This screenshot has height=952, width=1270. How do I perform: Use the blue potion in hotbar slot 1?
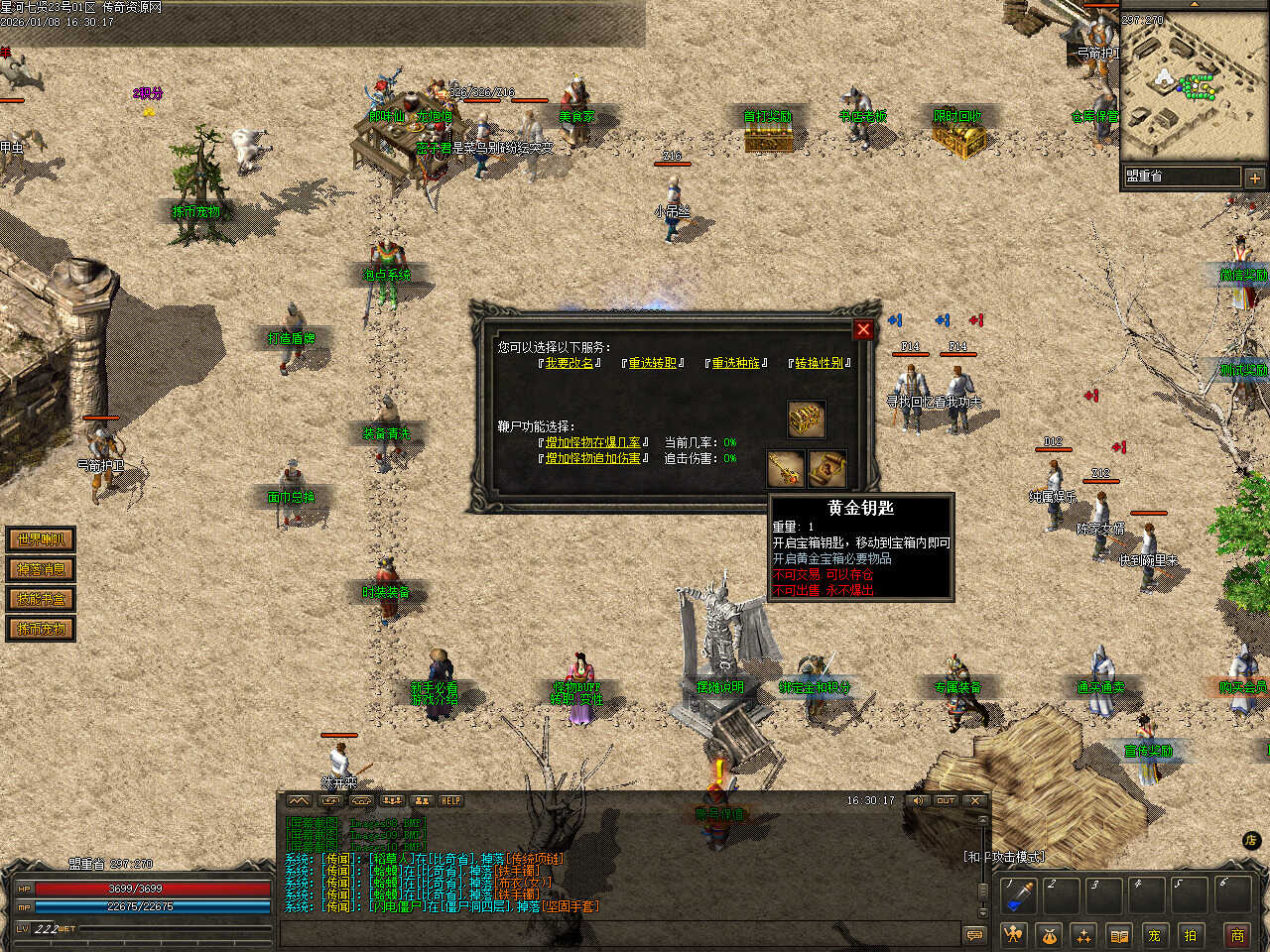(x=1019, y=895)
